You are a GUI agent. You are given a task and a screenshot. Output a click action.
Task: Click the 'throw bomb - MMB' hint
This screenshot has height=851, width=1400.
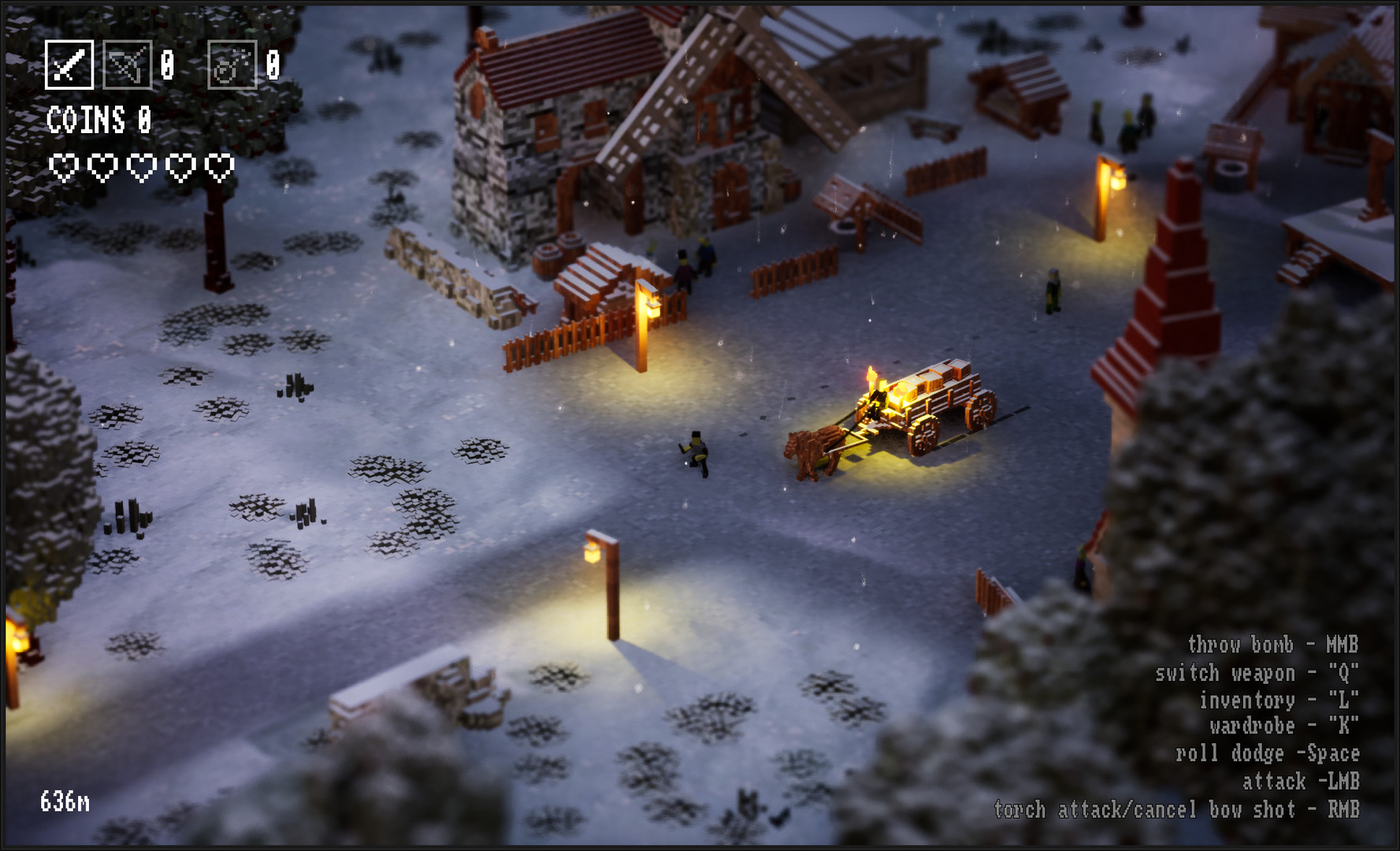1272,645
